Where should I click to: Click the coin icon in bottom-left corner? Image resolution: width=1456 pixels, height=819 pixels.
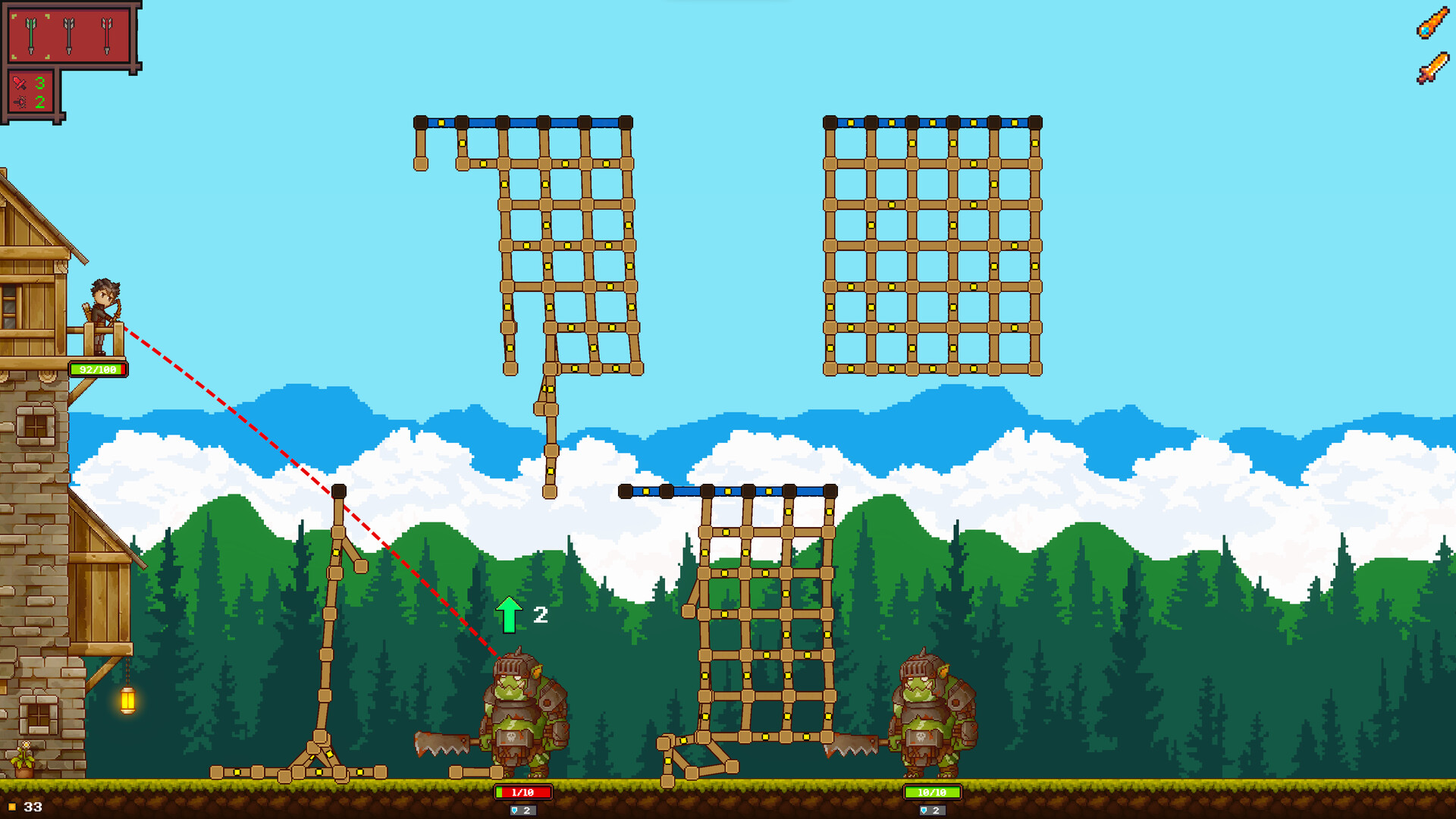(x=11, y=806)
